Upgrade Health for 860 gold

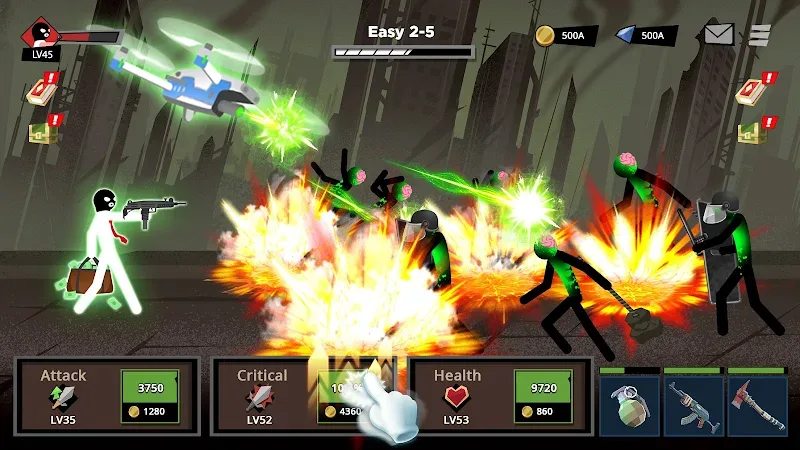click(x=543, y=397)
